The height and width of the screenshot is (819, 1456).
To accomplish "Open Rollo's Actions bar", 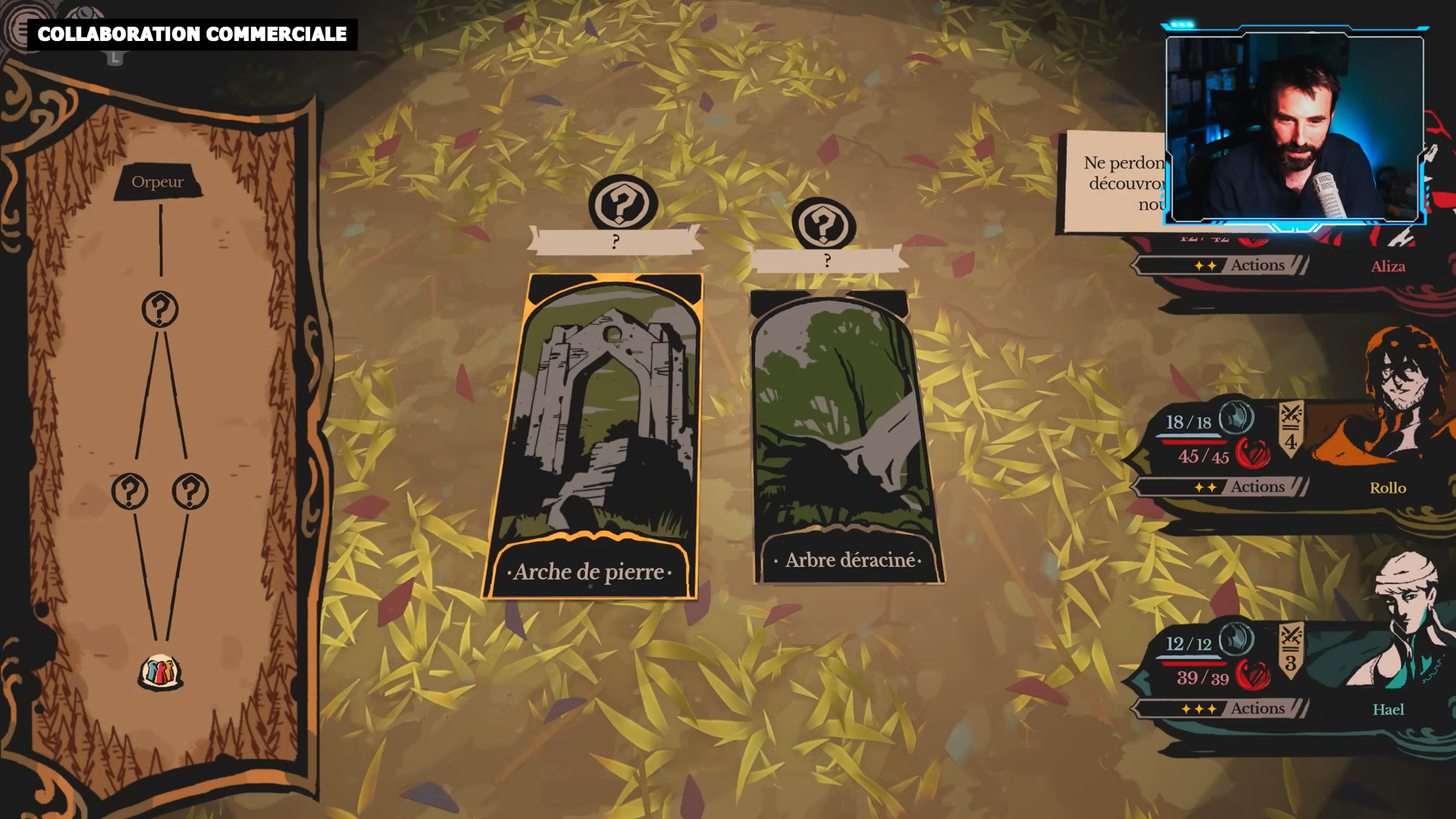I will click(x=1222, y=487).
